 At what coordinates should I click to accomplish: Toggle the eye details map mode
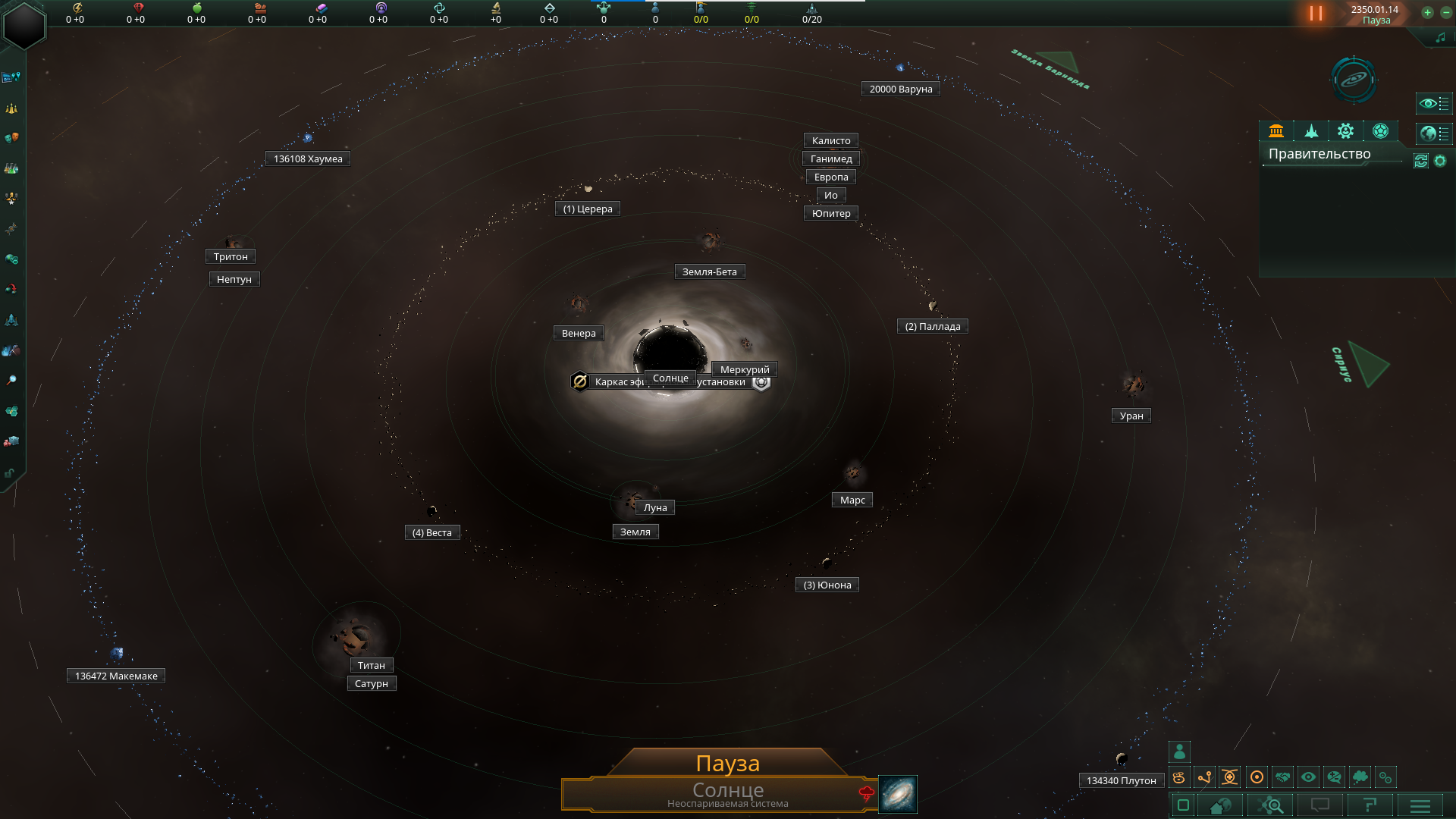click(1308, 777)
